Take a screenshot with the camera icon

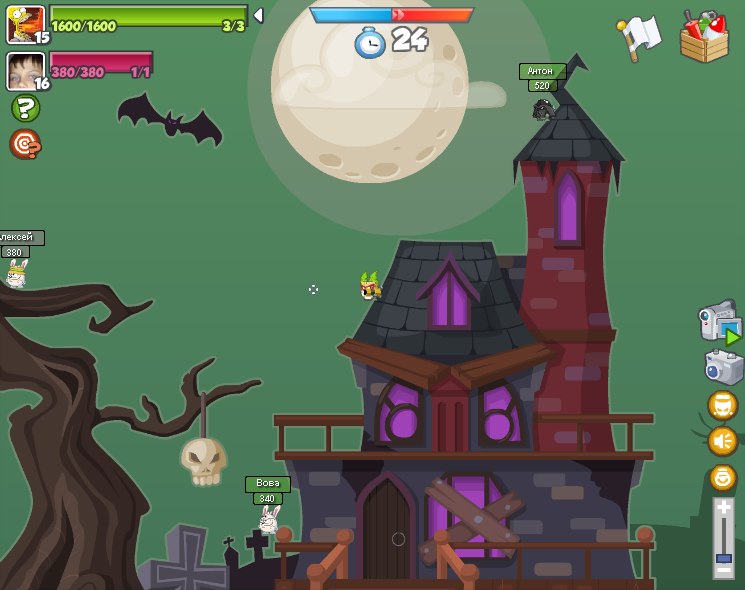(721, 367)
